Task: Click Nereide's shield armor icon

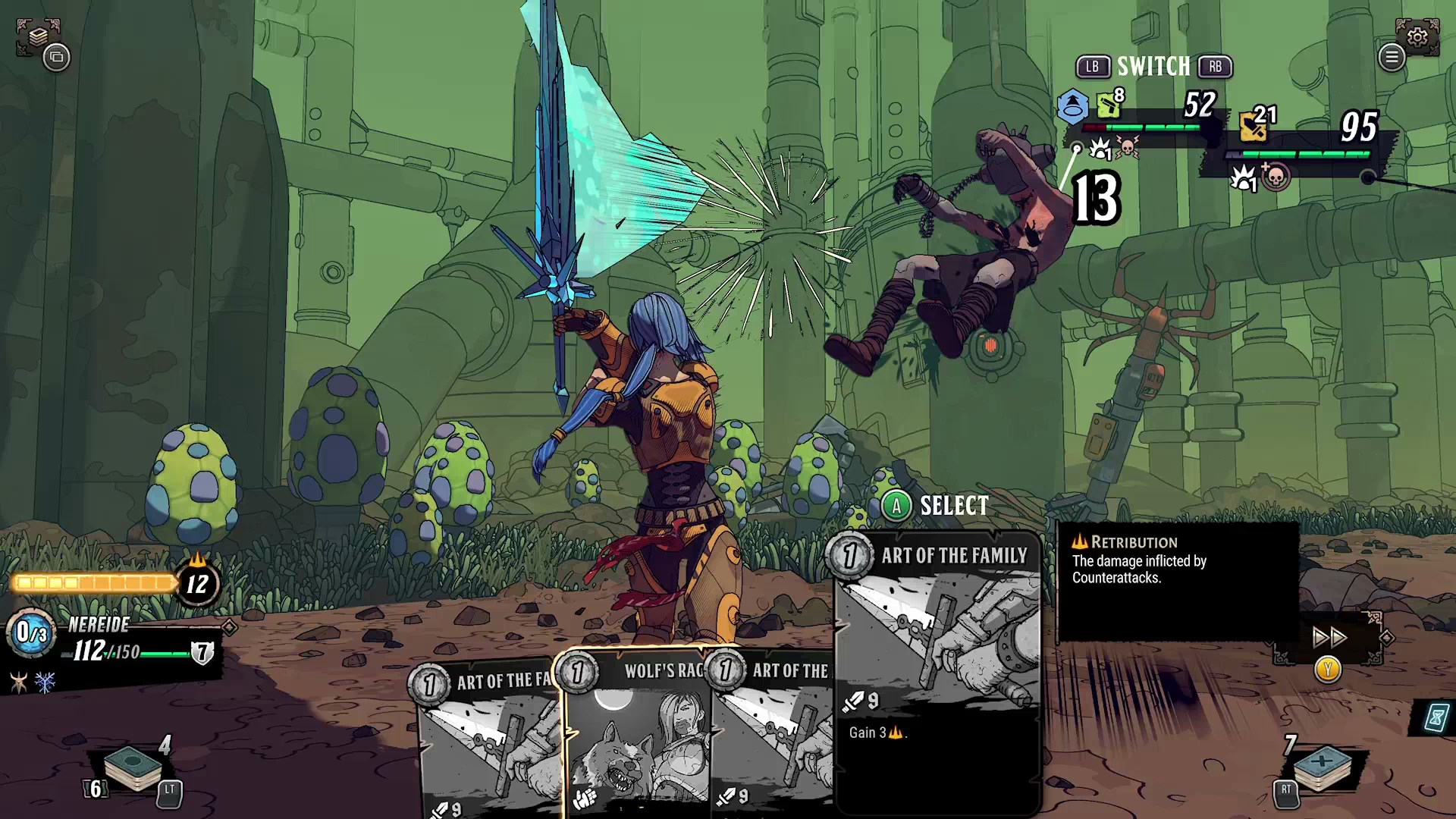Action: tap(202, 652)
